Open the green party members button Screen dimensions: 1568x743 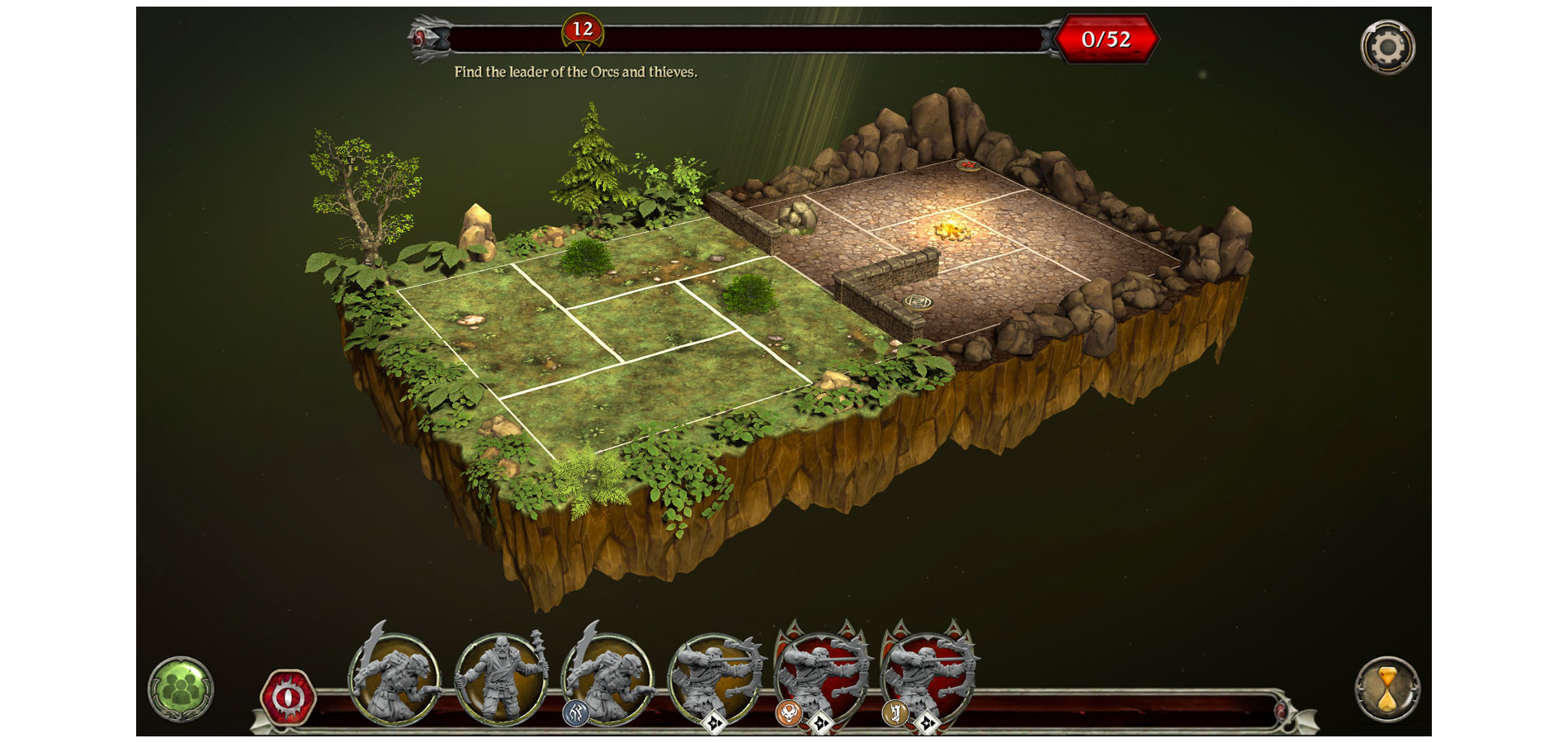[181, 689]
